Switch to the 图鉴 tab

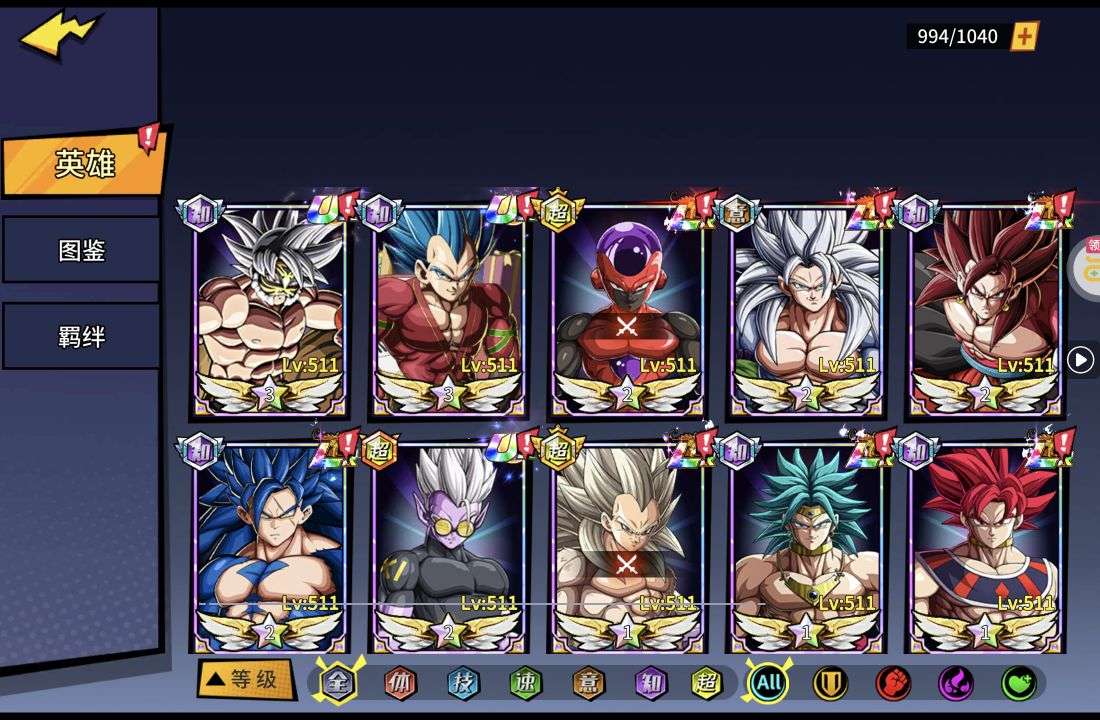tap(81, 250)
